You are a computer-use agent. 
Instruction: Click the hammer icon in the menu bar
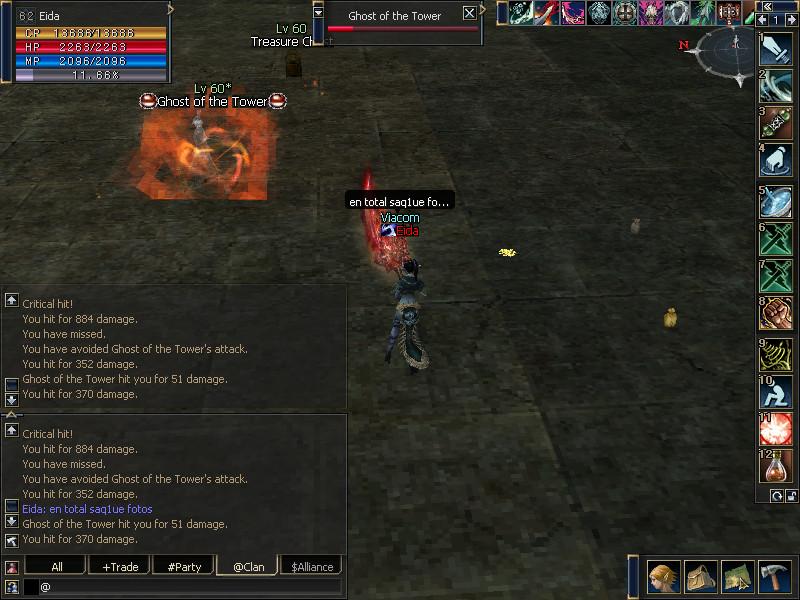(x=776, y=576)
